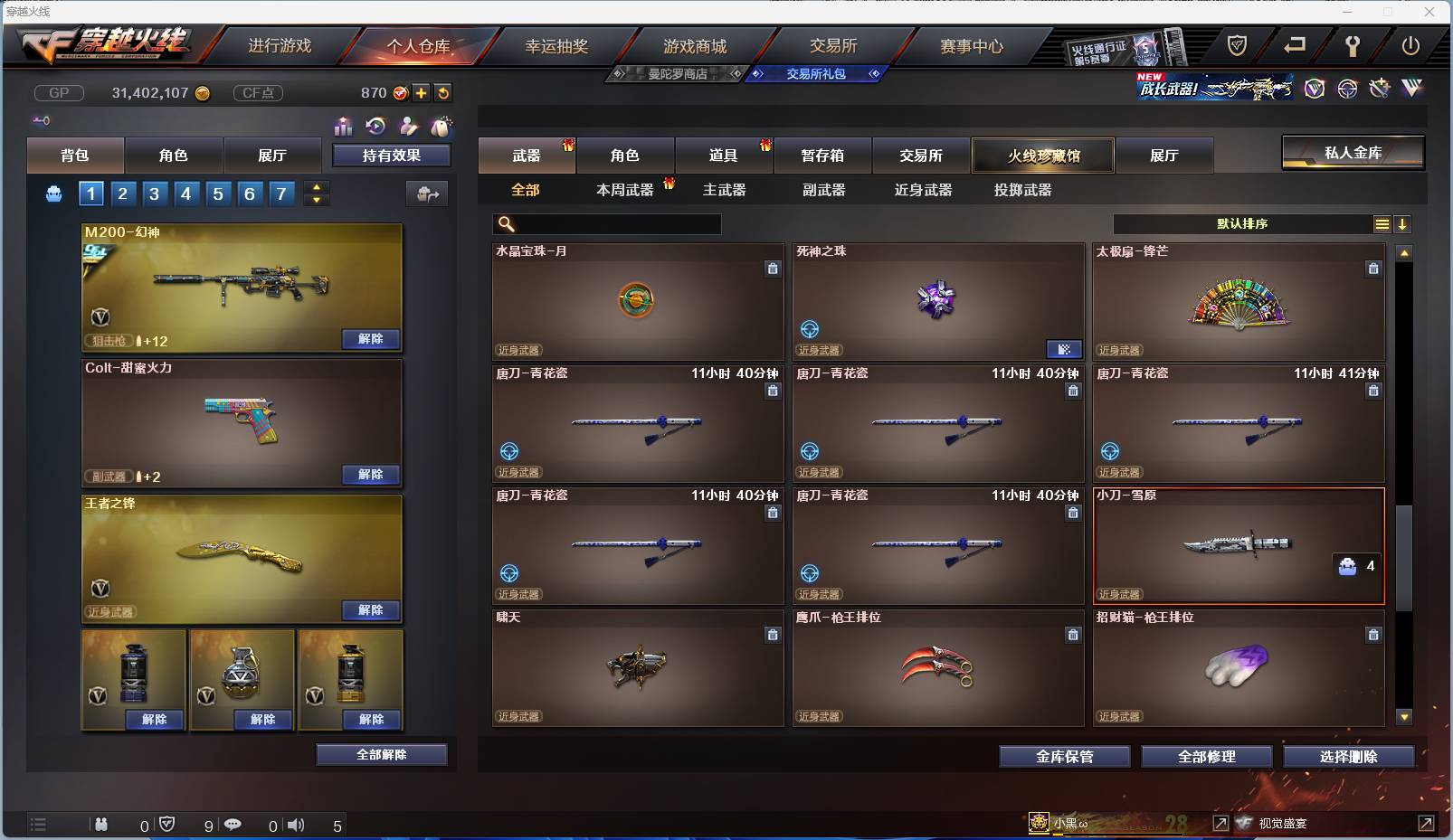Select backpack page number 3
The height and width of the screenshot is (840, 1453).
(155, 193)
